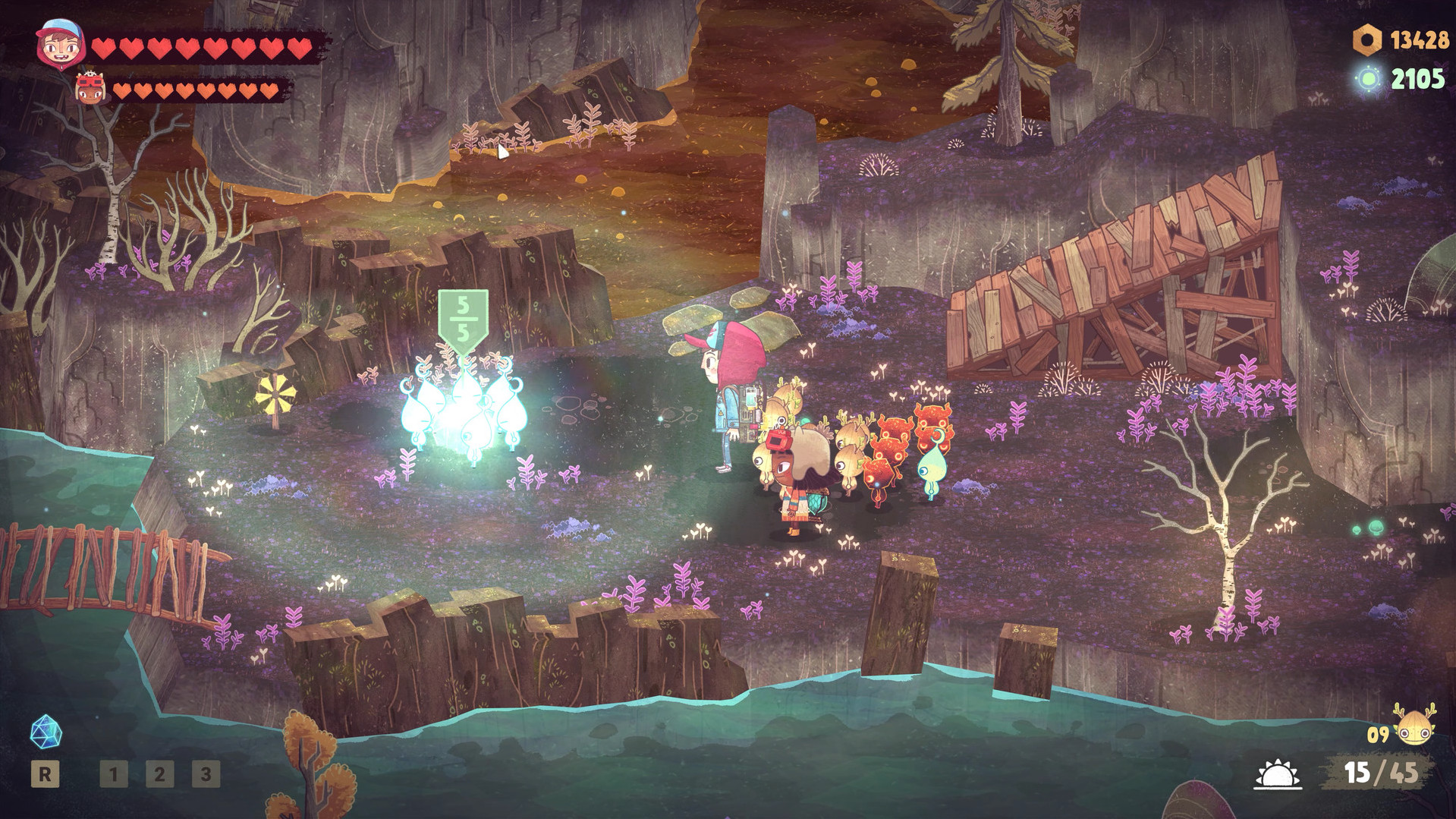Screen dimensions: 1456x819
Task: Select Wake's portrait with the red cap
Action: [x=60, y=46]
